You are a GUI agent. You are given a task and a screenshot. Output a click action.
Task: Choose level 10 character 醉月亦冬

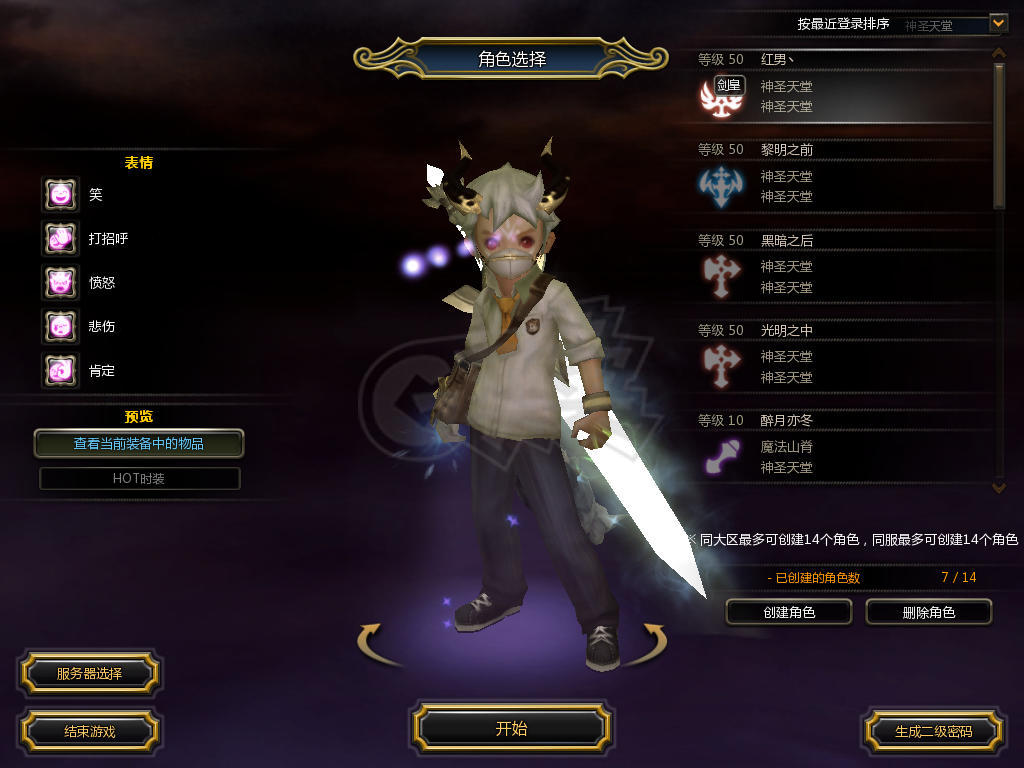[x=840, y=447]
